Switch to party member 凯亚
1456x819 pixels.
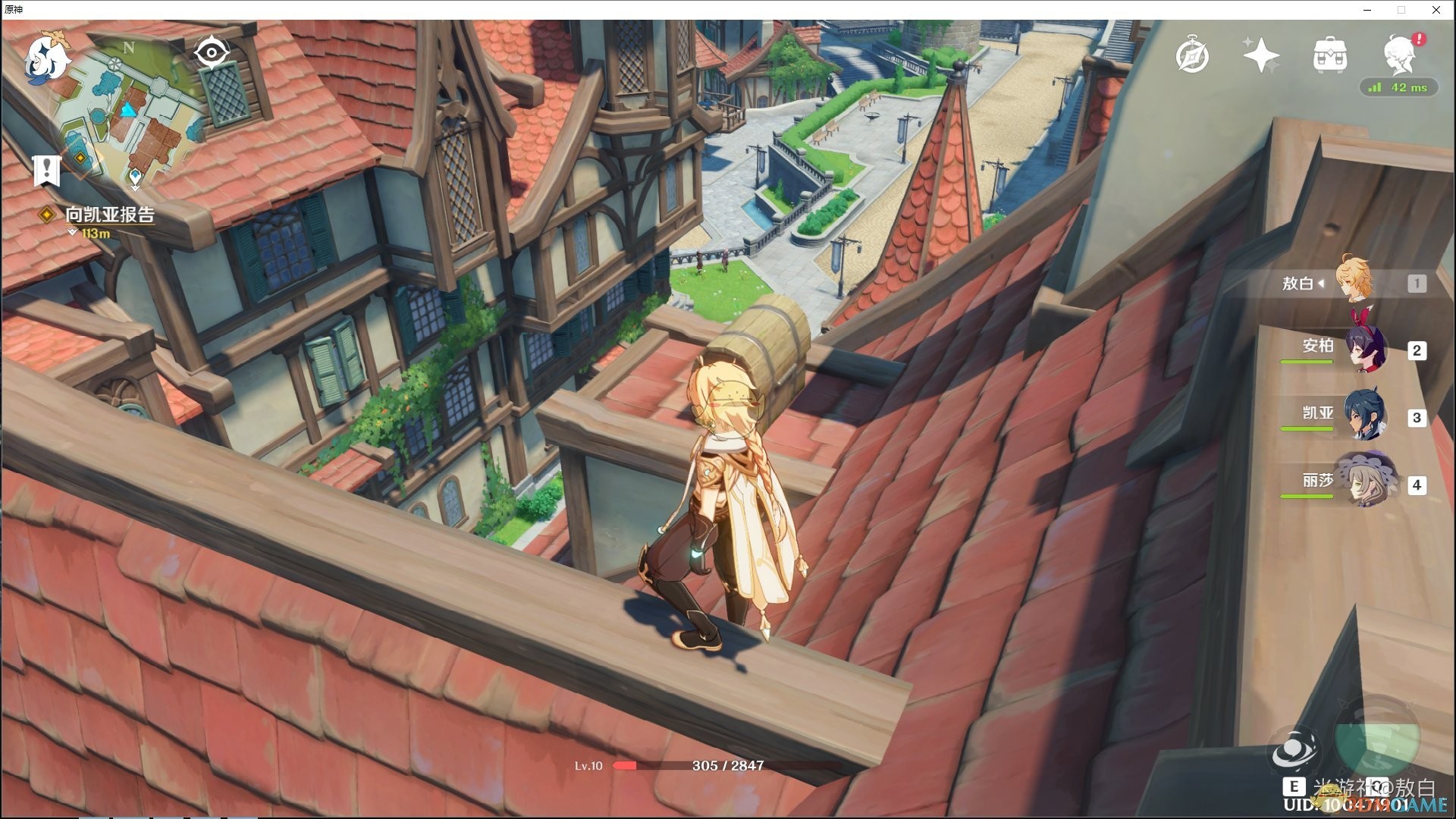[x=1365, y=417]
